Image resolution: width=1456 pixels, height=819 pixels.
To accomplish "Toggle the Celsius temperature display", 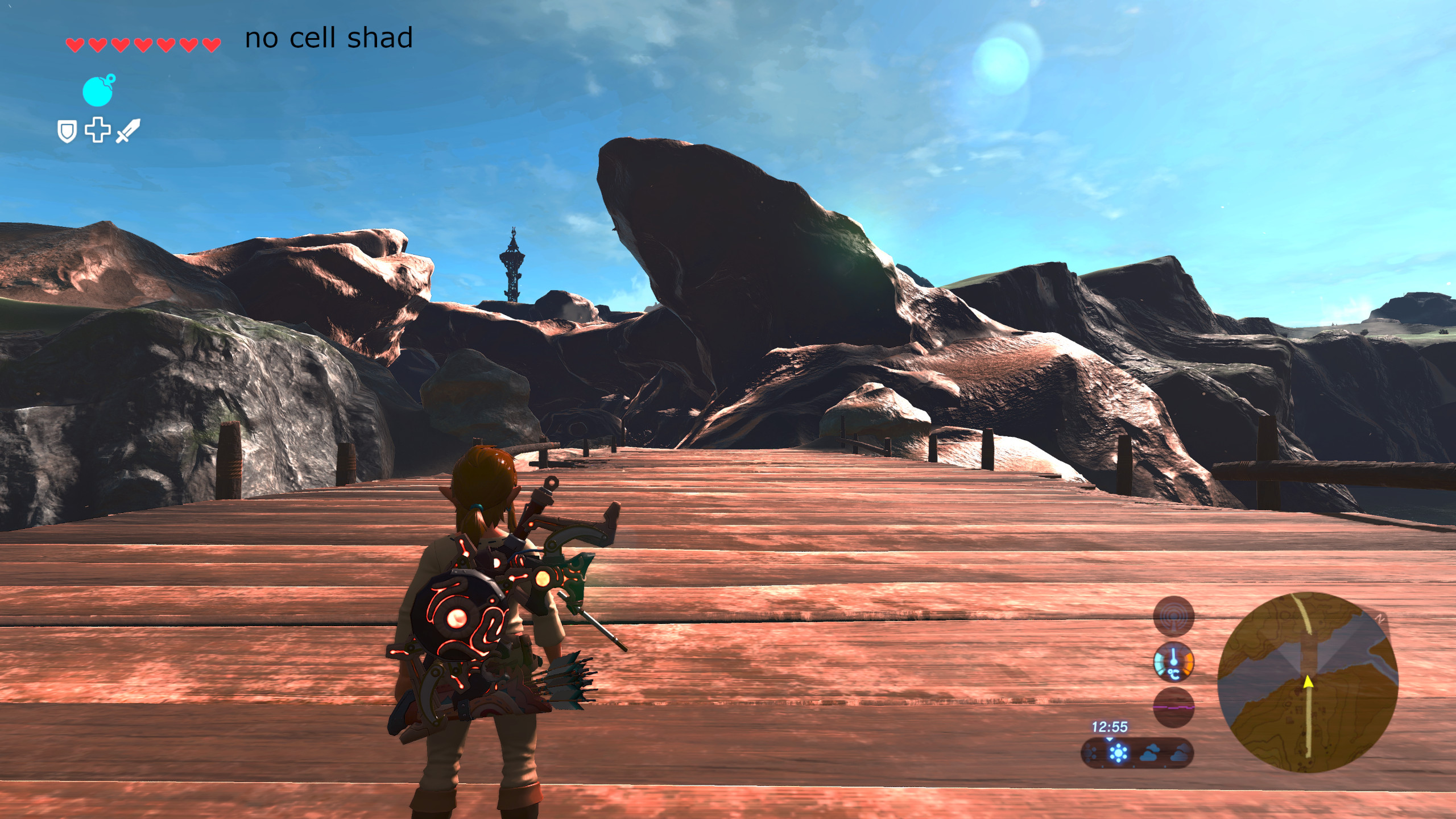I will (x=1174, y=675).
